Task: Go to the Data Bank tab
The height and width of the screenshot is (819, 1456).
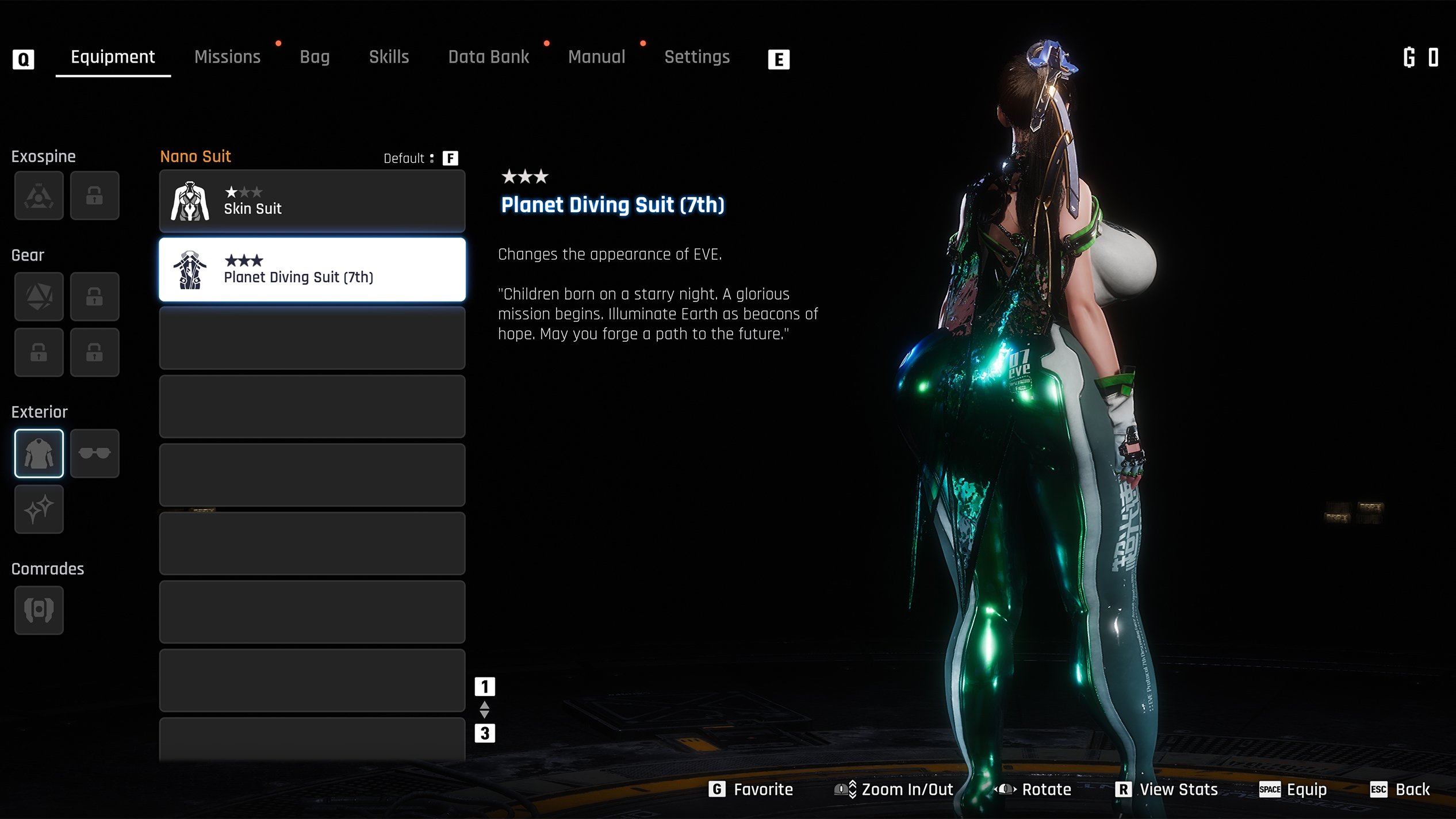Action: 488,57
